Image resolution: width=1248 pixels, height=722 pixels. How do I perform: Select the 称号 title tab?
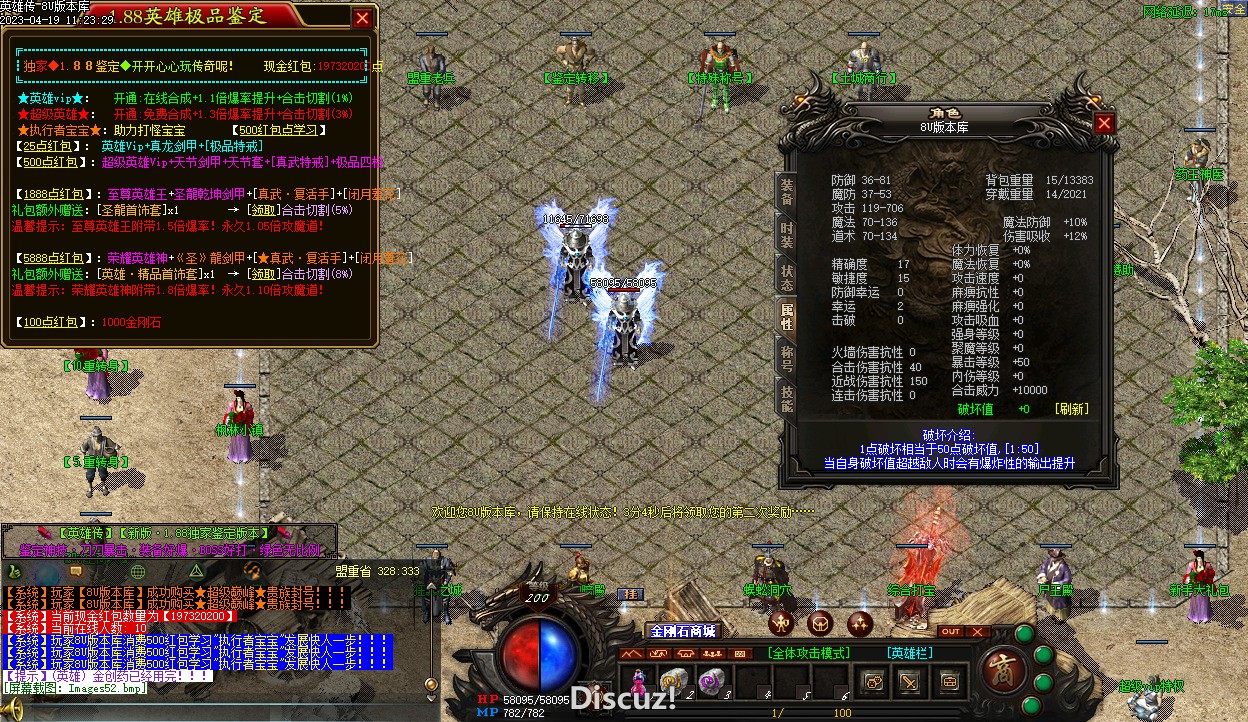[x=788, y=358]
